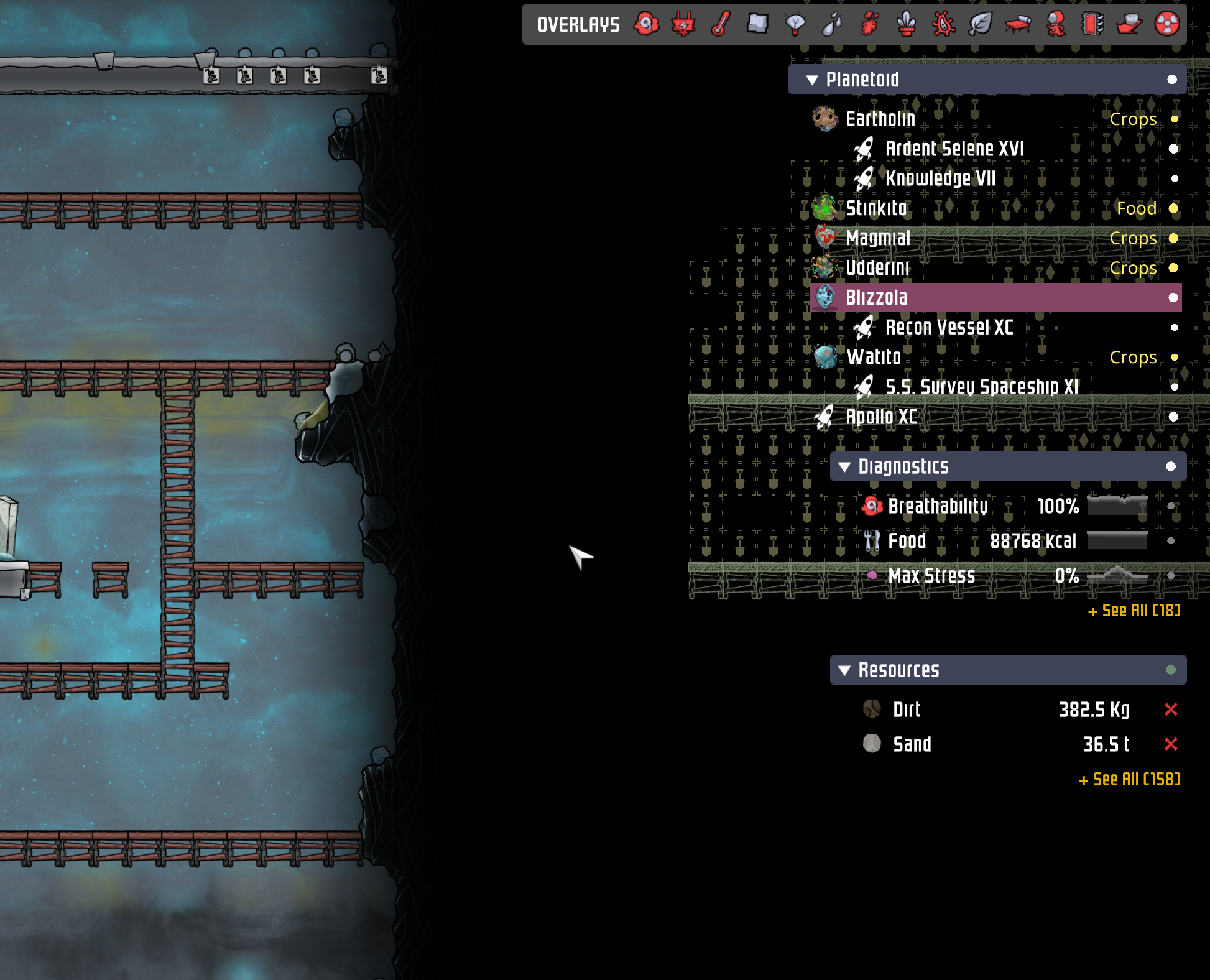This screenshot has height=980, width=1210.
Task: Select the Watito planetoid
Action: pos(874,357)
